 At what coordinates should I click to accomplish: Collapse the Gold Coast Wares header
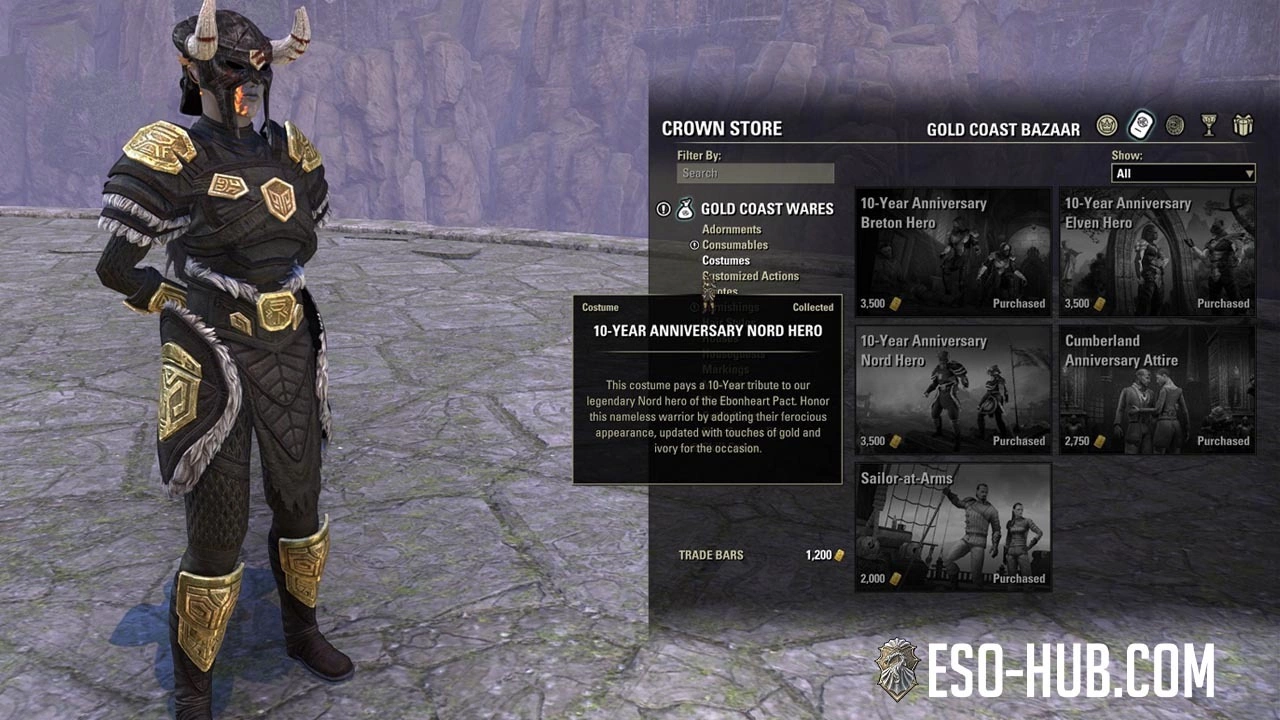point(766,209)
